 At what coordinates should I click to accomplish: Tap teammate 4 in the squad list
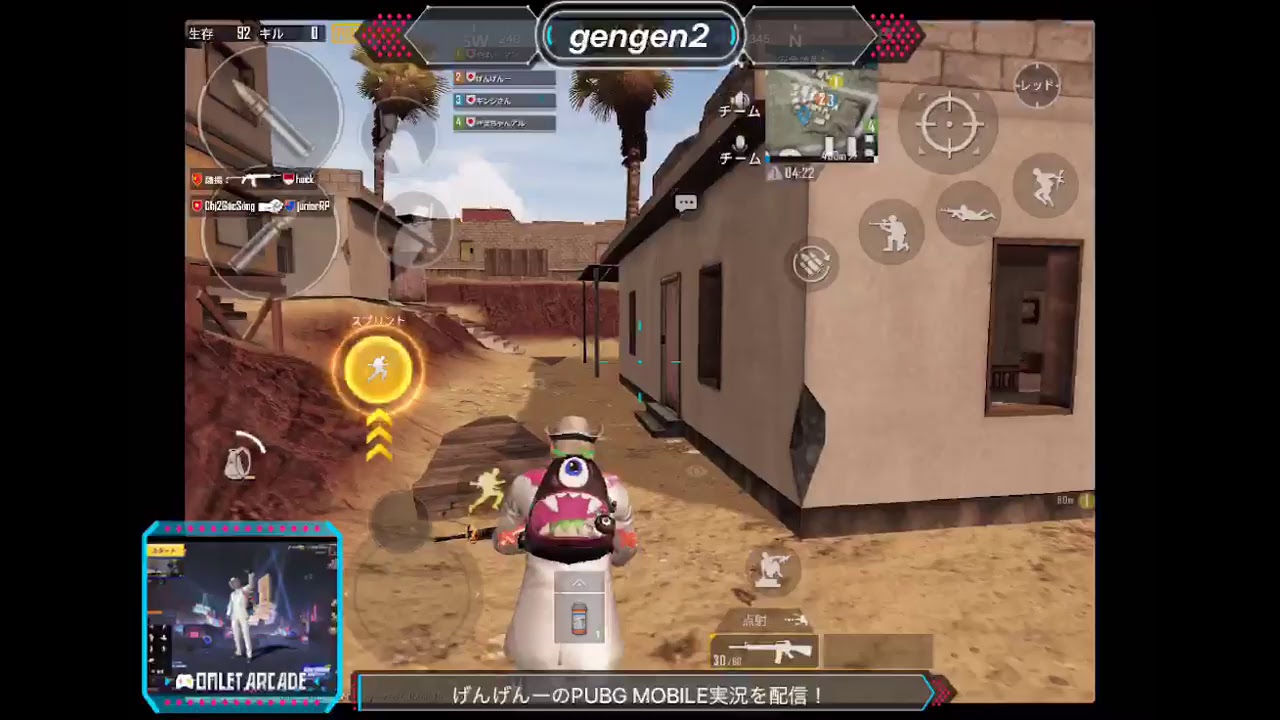[x=505, y=123]
